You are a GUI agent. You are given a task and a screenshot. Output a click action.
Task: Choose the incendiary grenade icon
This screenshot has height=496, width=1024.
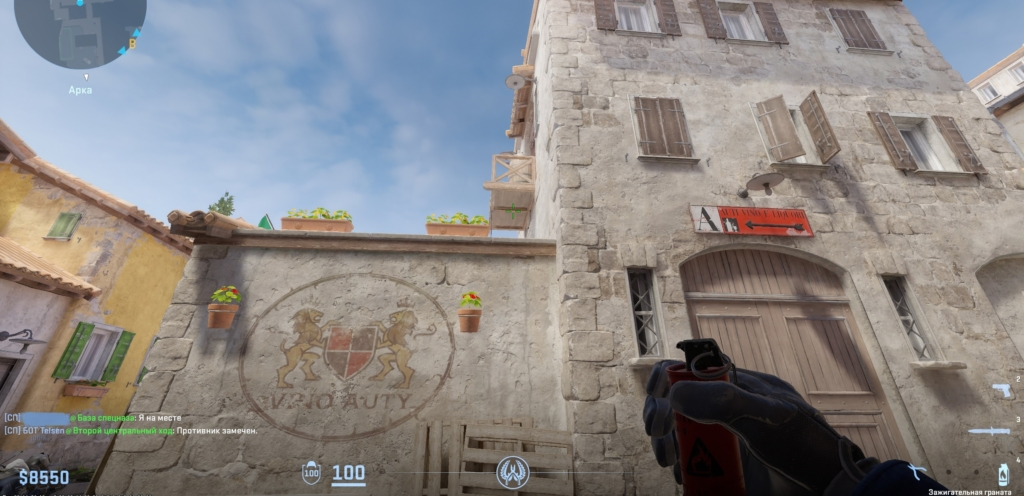(x=1002, y=473)
